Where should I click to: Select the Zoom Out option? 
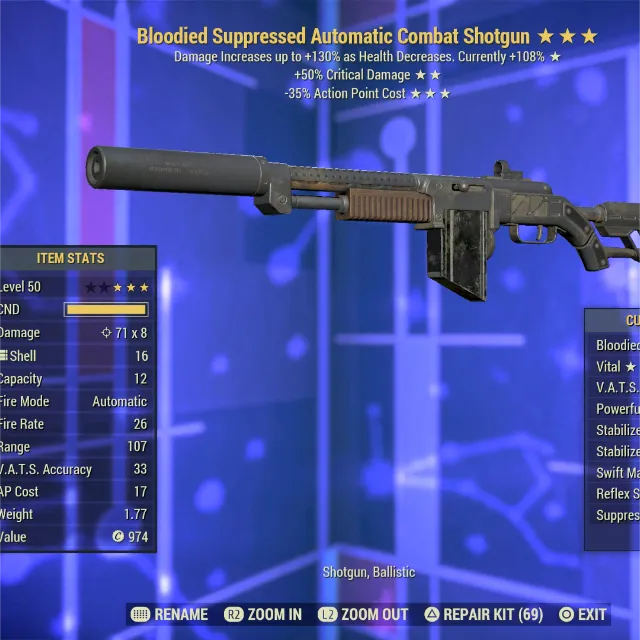(x=364, y=614)
